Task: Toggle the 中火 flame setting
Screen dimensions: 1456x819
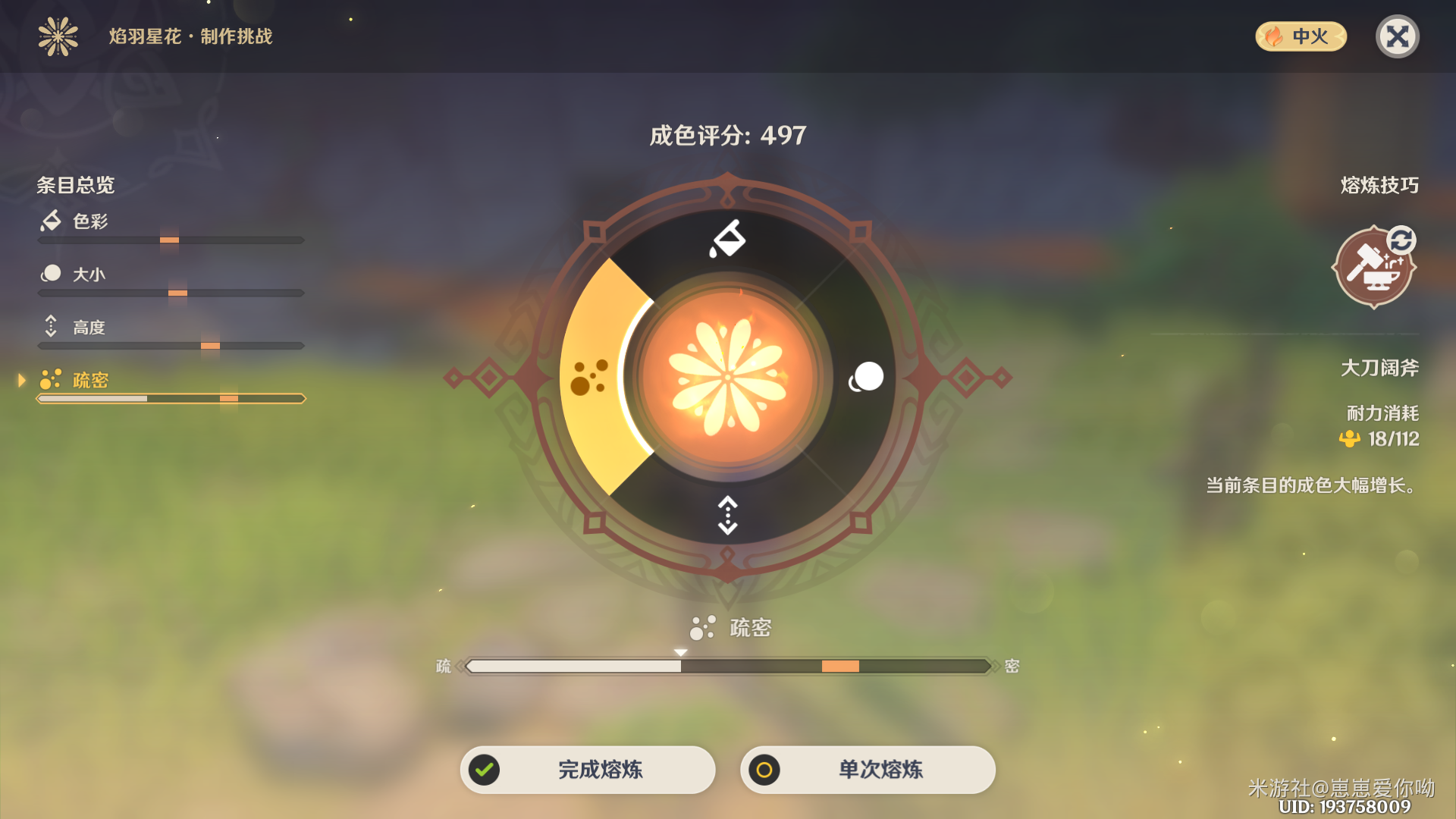Action: 1300,37
